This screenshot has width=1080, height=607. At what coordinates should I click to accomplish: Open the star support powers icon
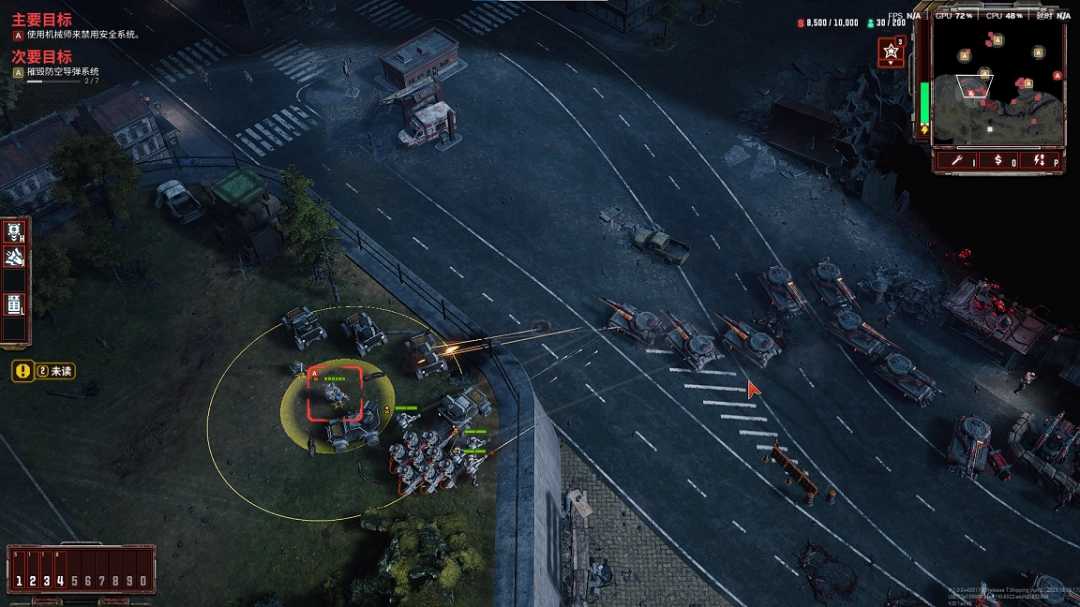(x=890, y=52)
